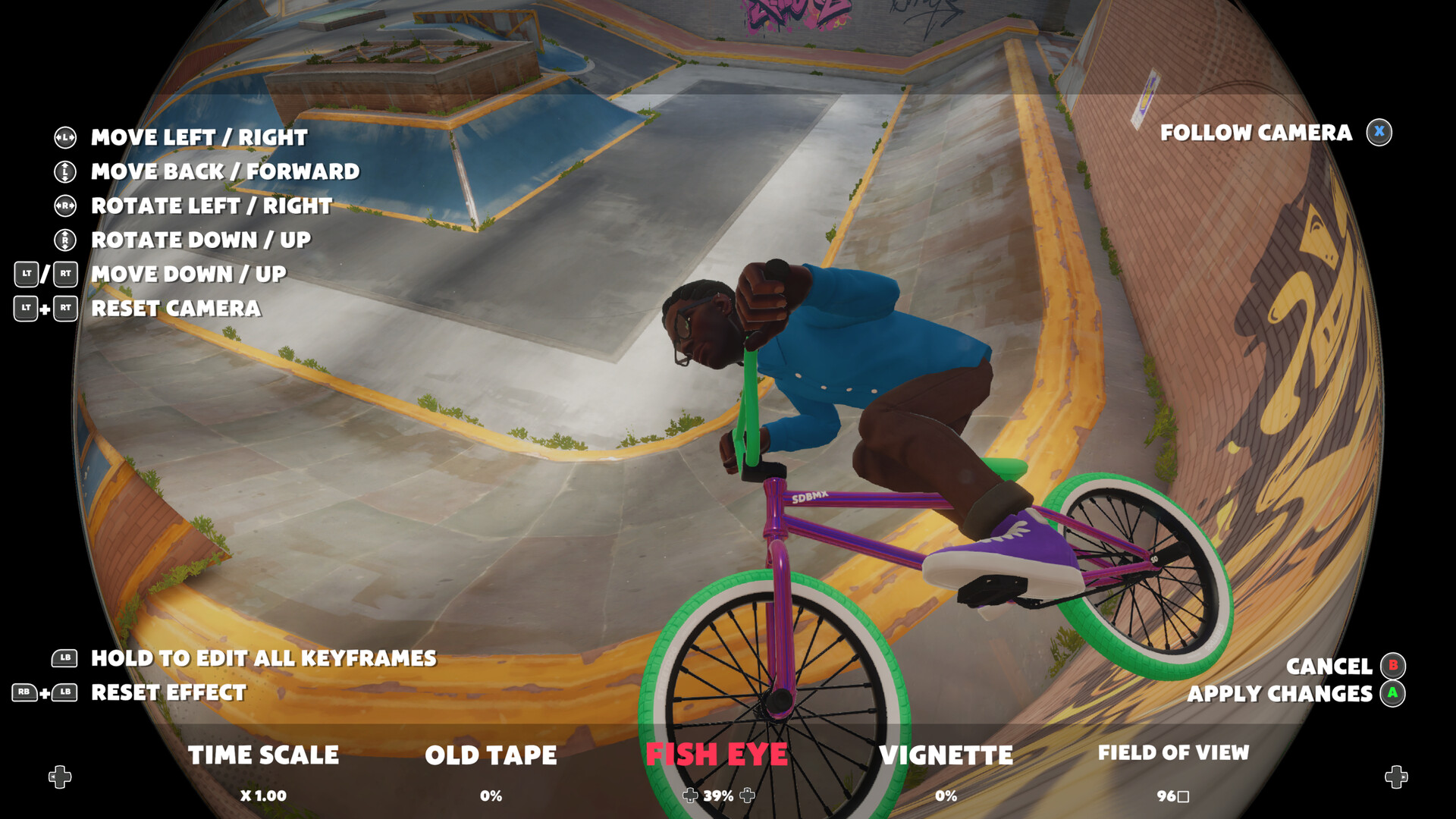1456x819 pixels.
Task: Open the Field Of View settings tab
Action: [1174, 753]
